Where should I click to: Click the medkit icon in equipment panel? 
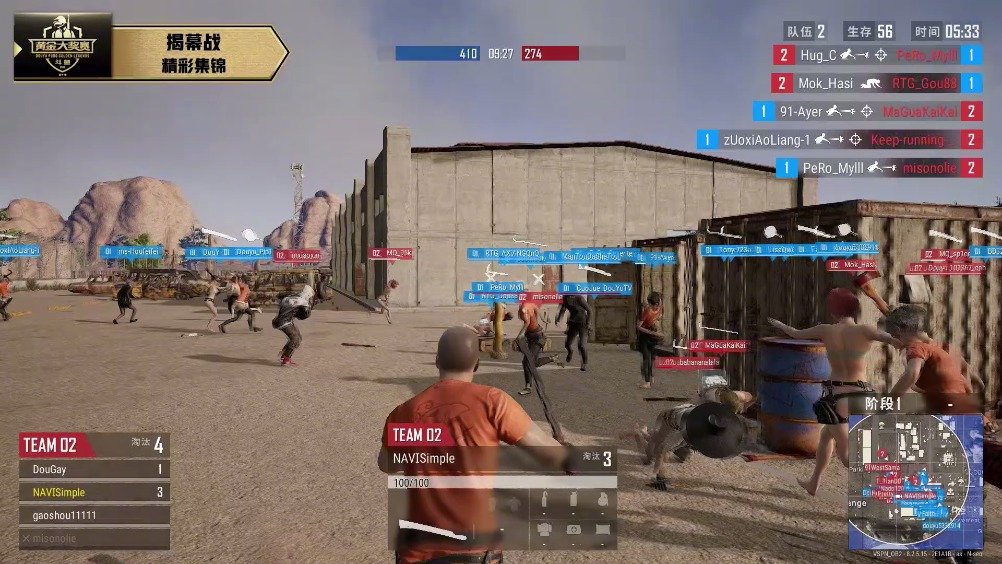pyautogui.click(x=574, y=528)
